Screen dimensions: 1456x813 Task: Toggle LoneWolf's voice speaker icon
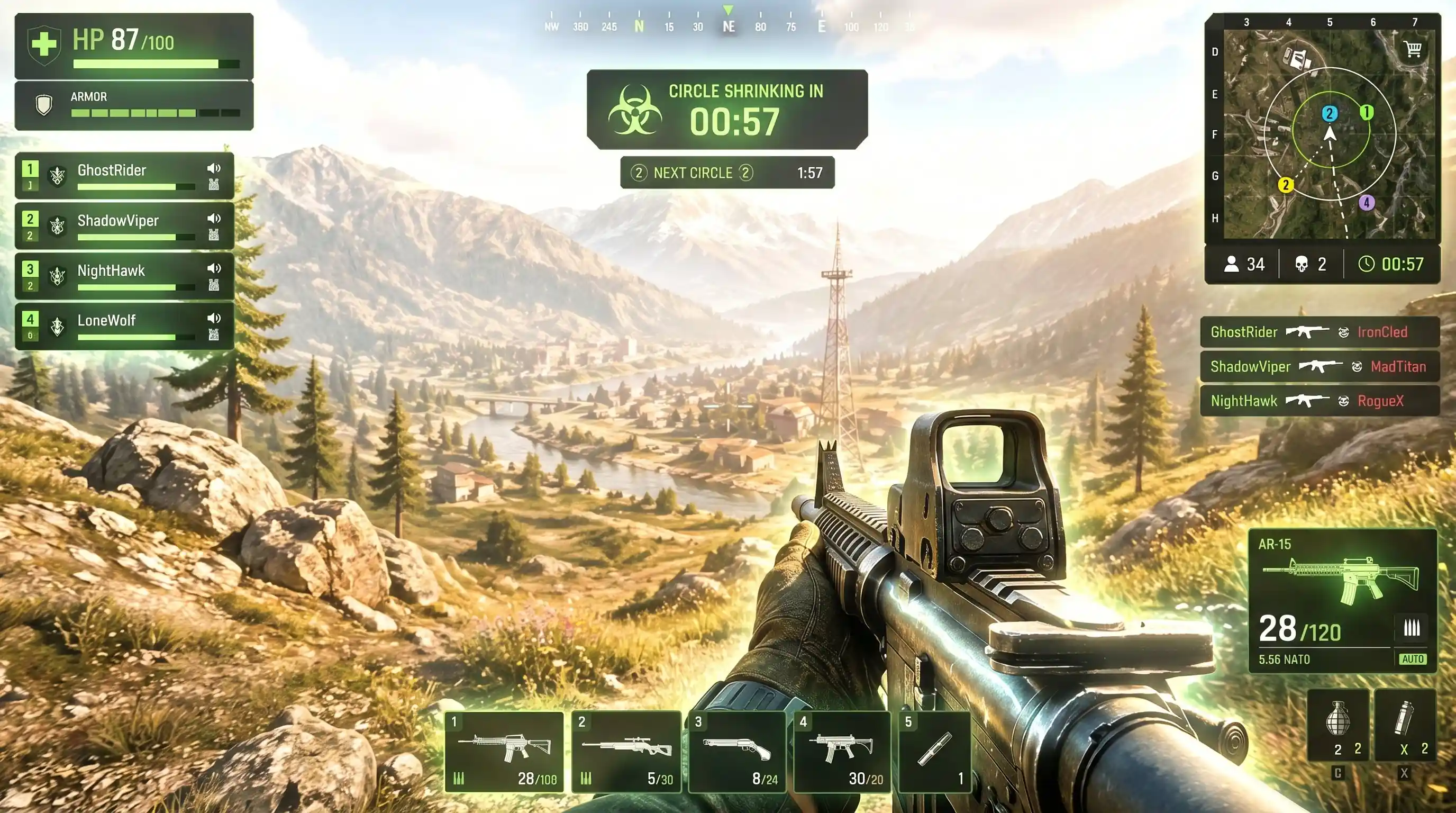[214, 318]
